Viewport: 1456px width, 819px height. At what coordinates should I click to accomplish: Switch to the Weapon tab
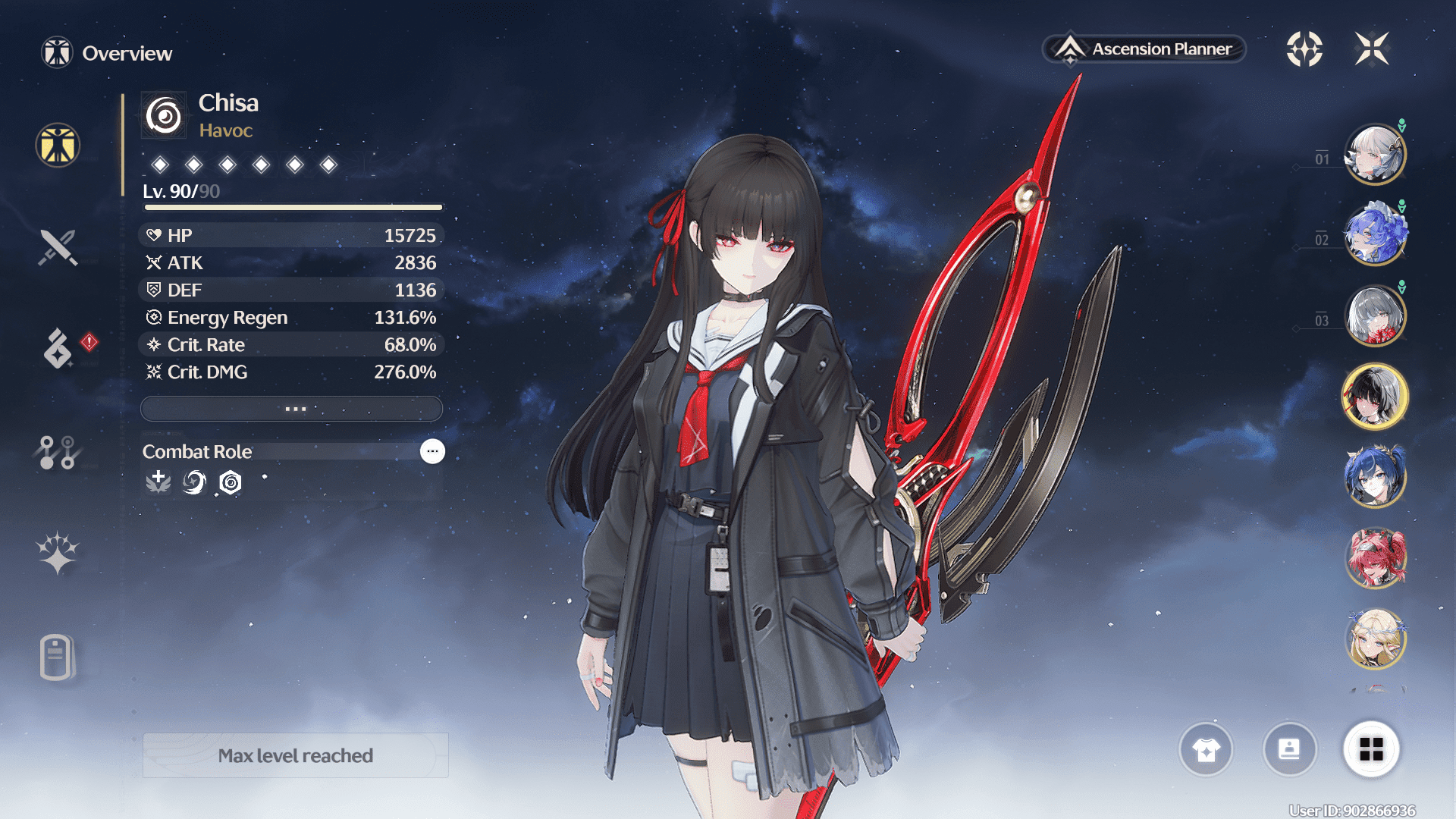click(x=58, y=247)
